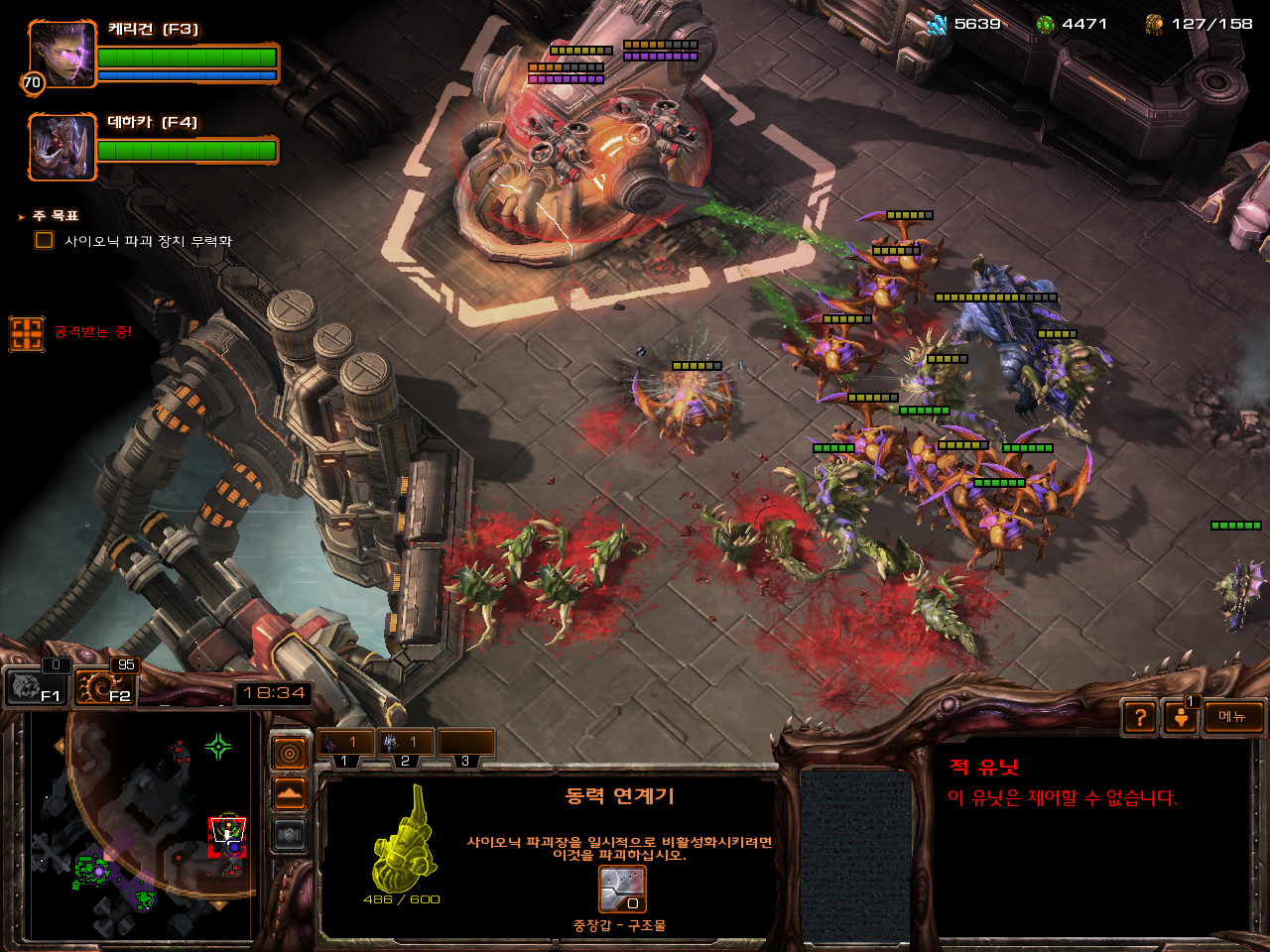Switch to control group 2
The width and height of the screenshot is (1270, 952).
click(x=407, y=744)
